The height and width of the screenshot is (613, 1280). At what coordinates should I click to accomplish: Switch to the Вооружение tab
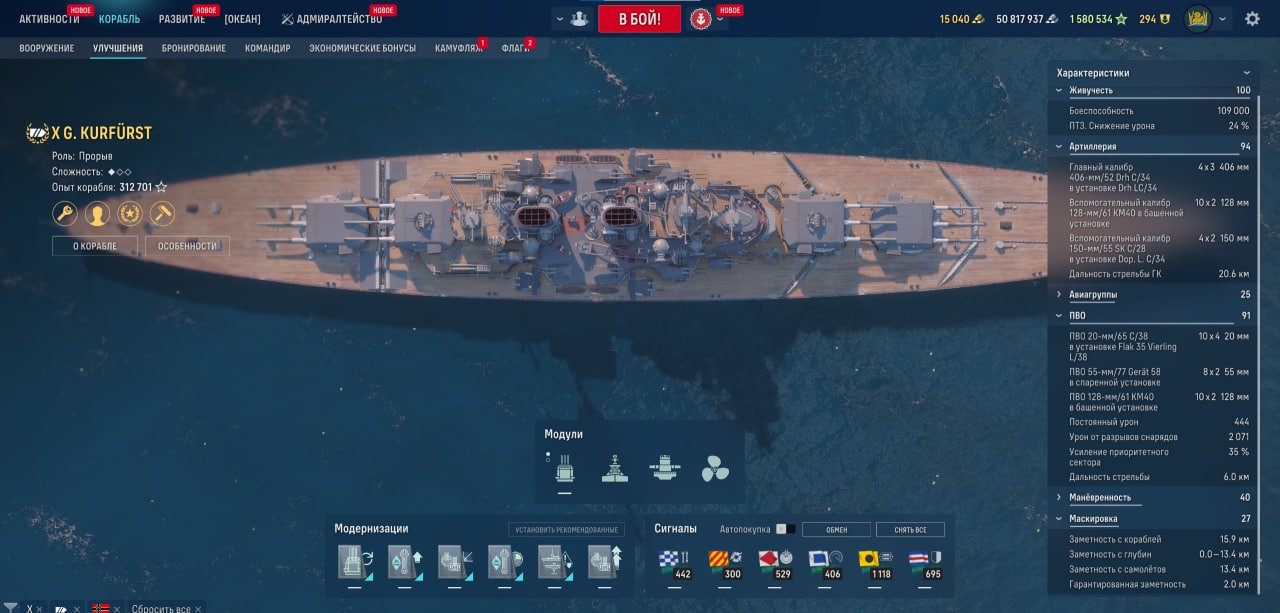47,48
